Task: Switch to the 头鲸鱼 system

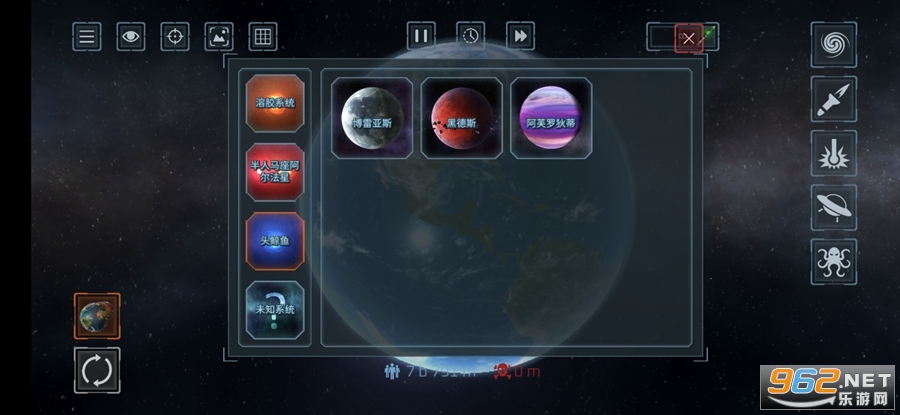Action: tap(275, 241)
